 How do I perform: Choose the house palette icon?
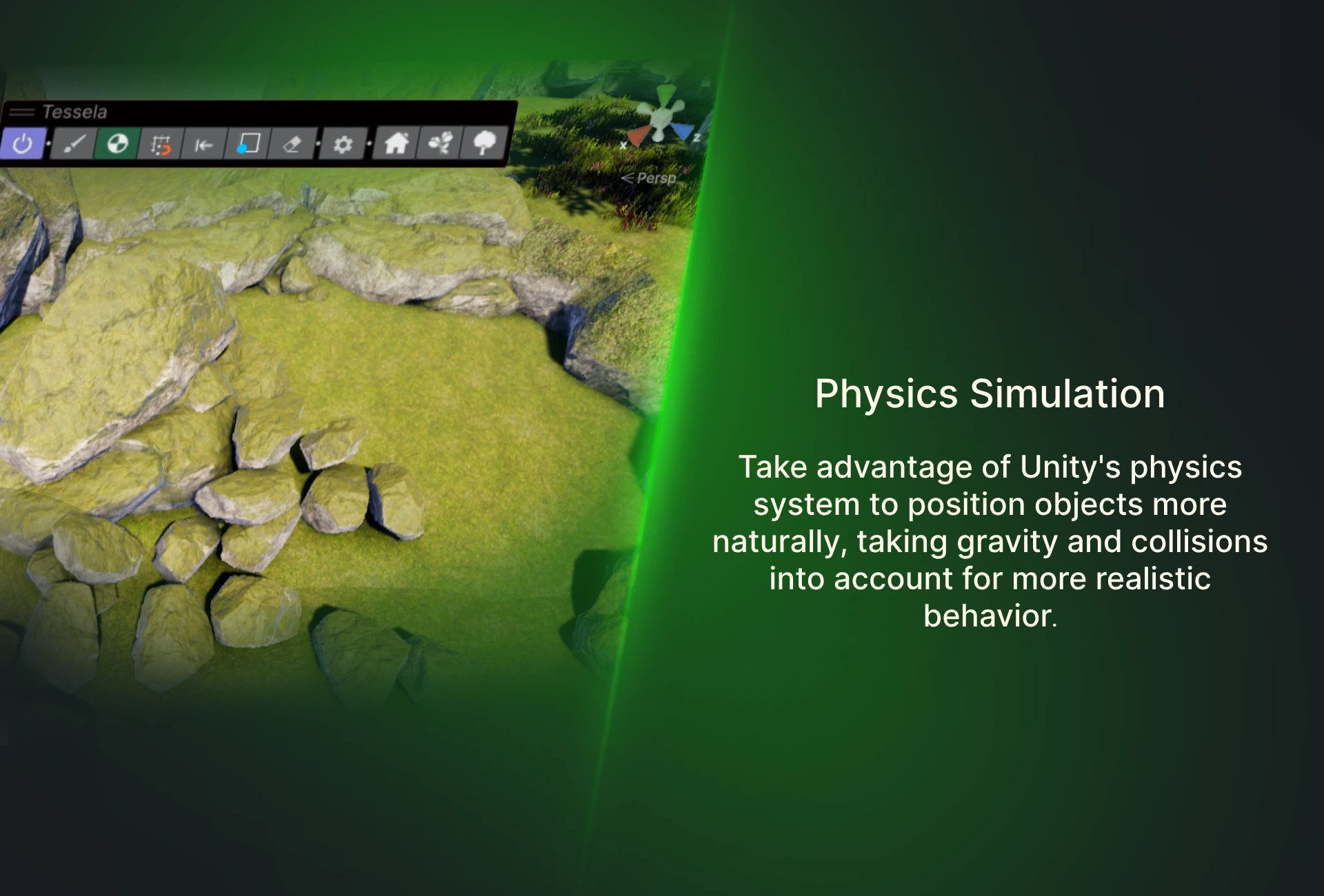pyautogui.click(x=396, y=143)
